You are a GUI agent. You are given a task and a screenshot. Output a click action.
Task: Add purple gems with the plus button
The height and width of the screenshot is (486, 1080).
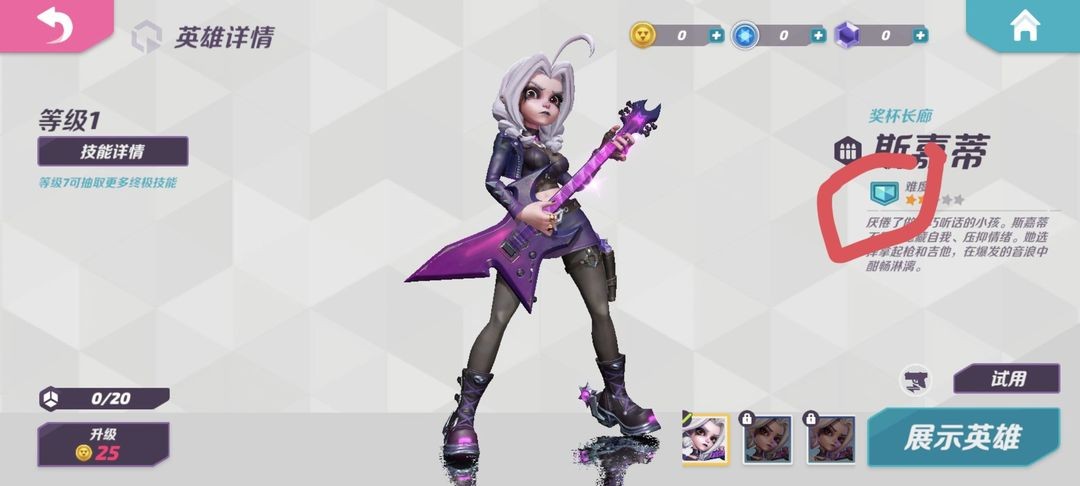tap(920, 36)
